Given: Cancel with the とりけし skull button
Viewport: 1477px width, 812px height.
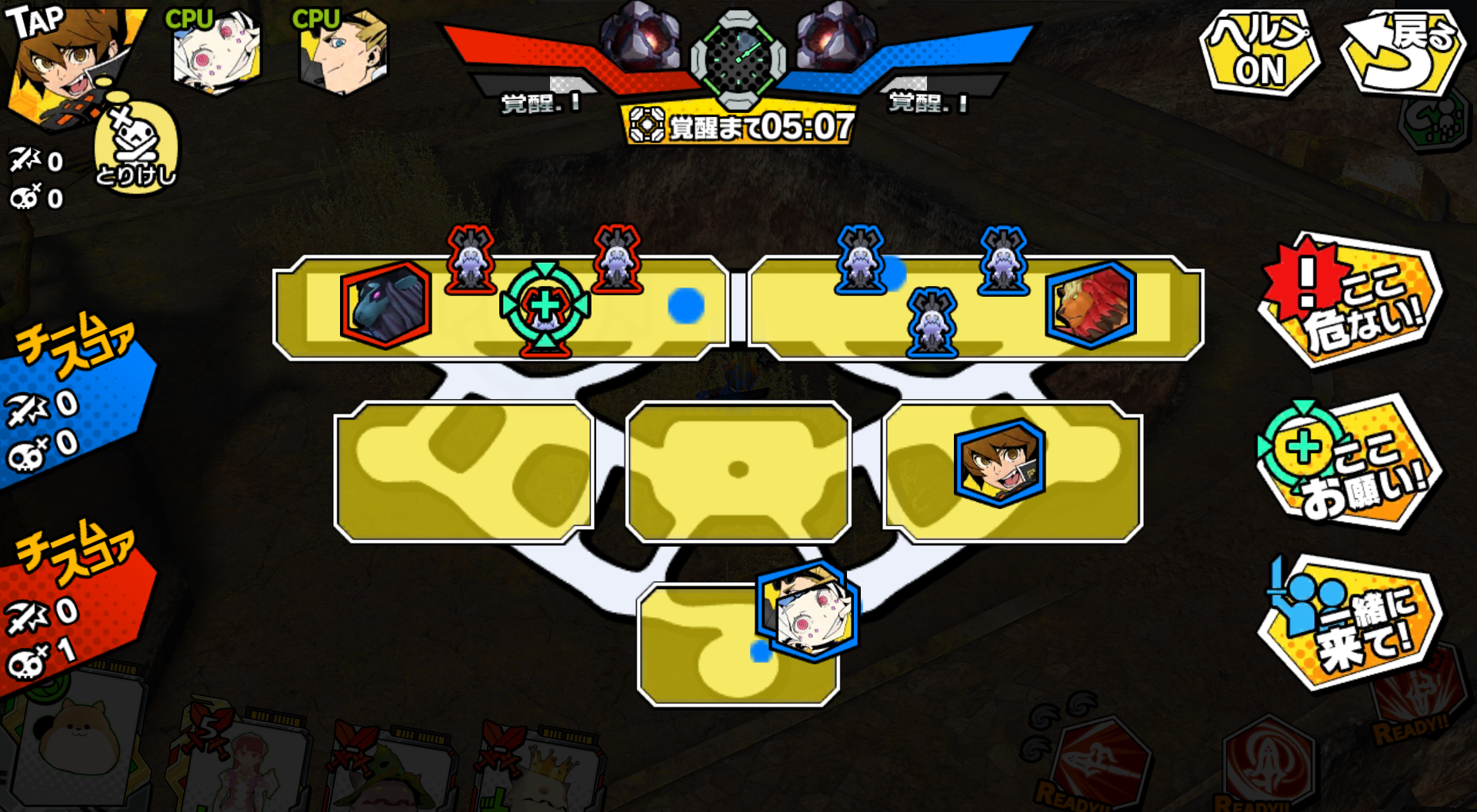Looking at the screenshot, I should 136,148.
